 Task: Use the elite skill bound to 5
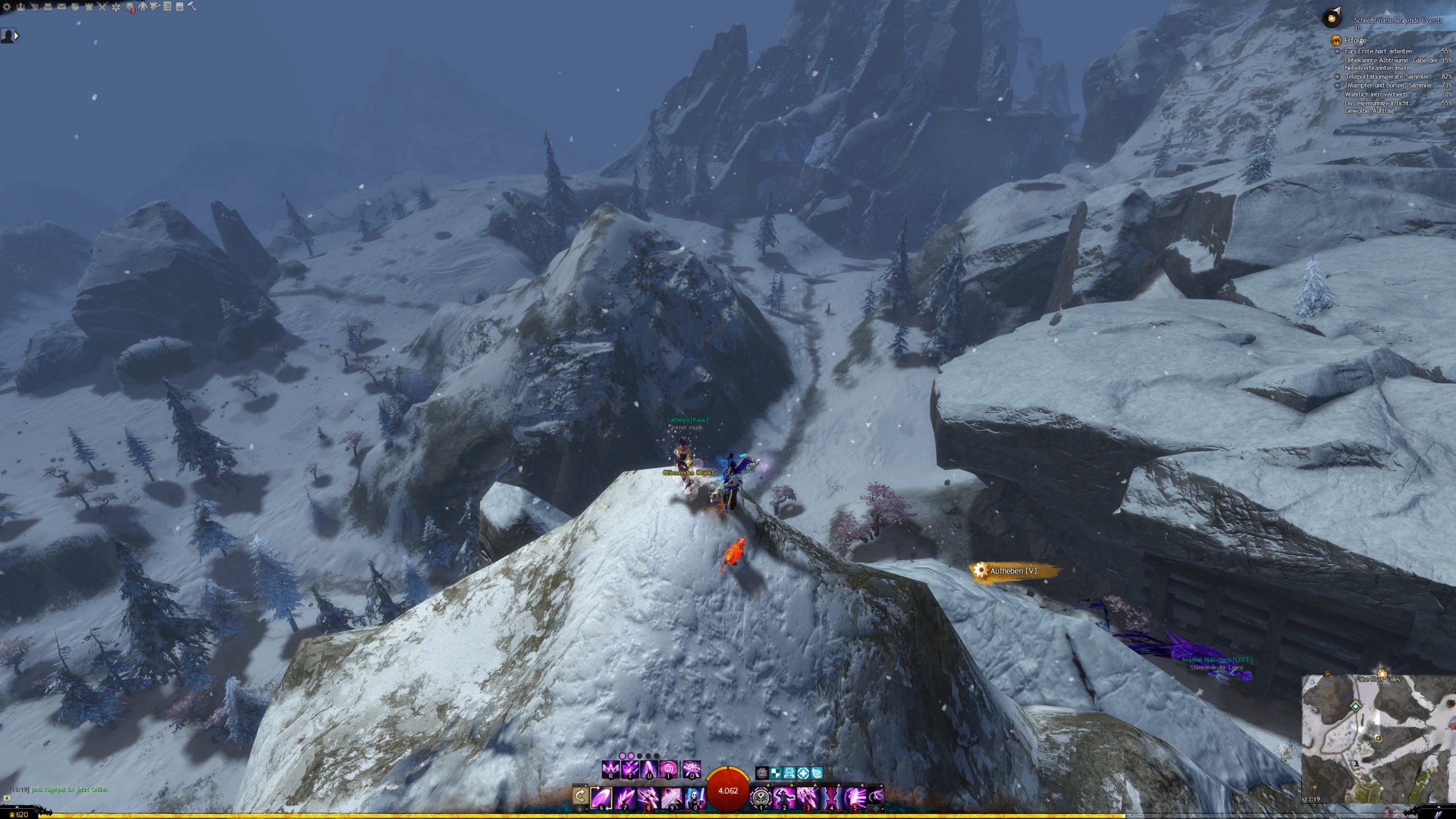click(854, 797)
